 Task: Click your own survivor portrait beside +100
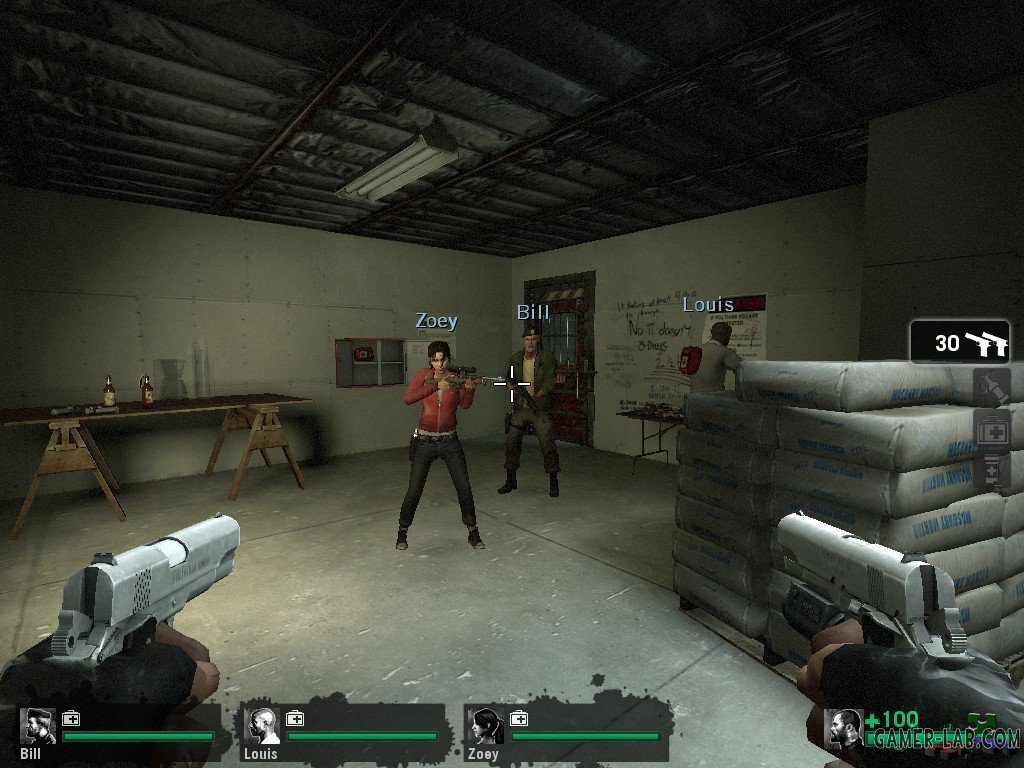tap(843, 728)
